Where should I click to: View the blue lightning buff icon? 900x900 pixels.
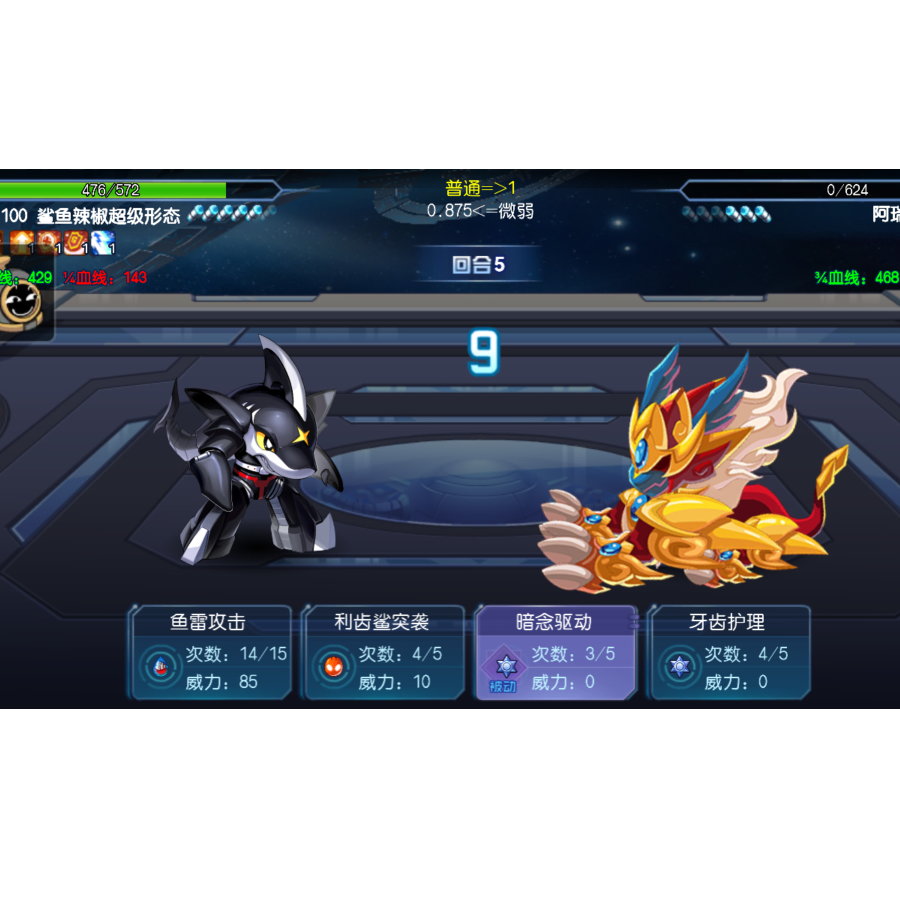(x=103, y=243)
